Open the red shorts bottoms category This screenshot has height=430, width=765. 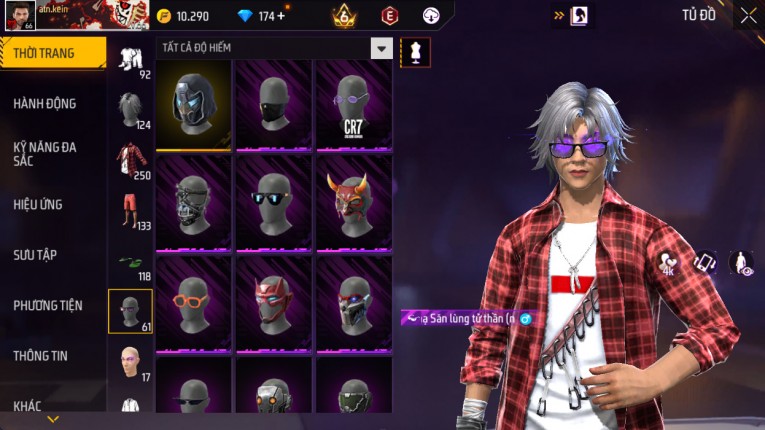point(130,210)
